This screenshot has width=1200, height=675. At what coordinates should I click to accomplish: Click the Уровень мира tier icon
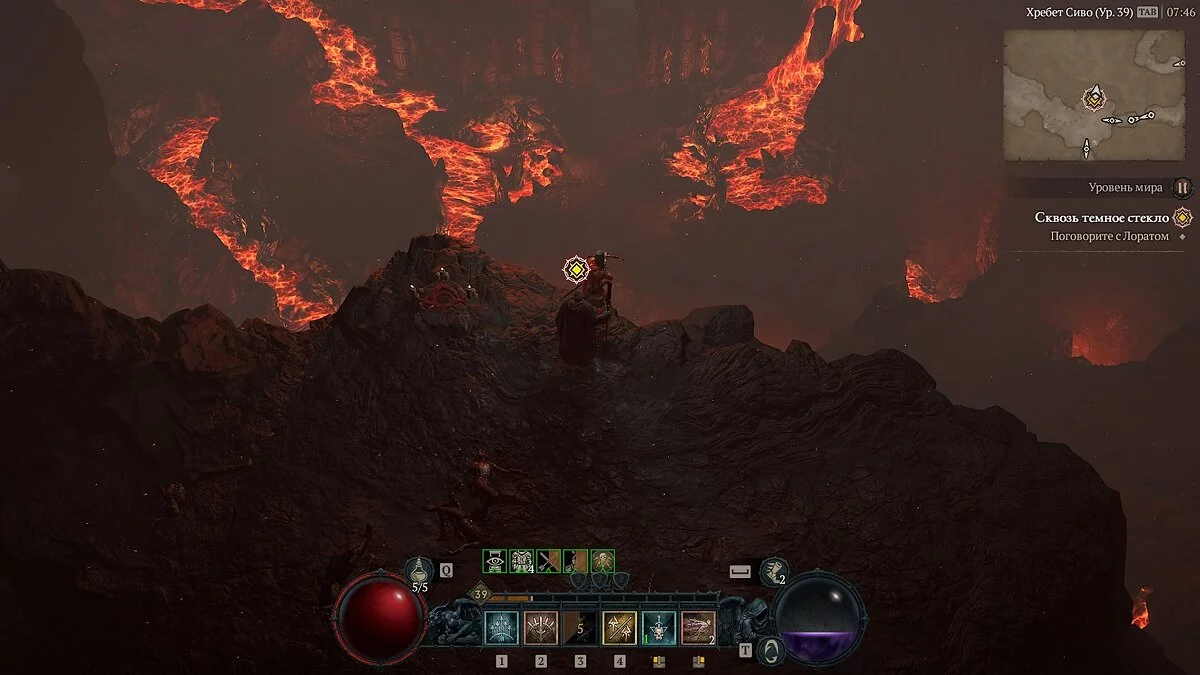click(1182, 187)
